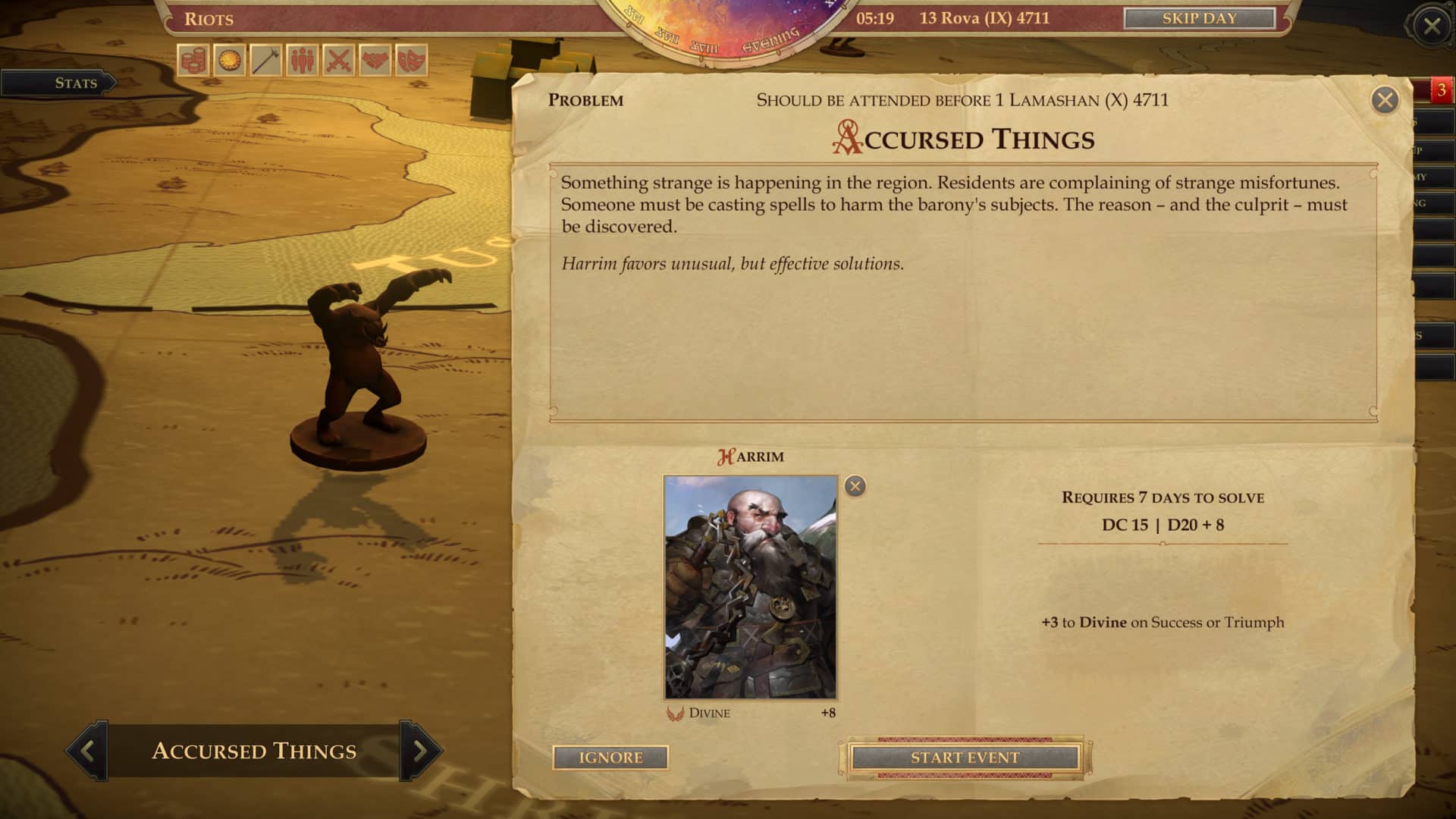Viewport: 1456px width, 819px height.
Task: Choose Ignore for this problem
Action: (x=610, y=757)
